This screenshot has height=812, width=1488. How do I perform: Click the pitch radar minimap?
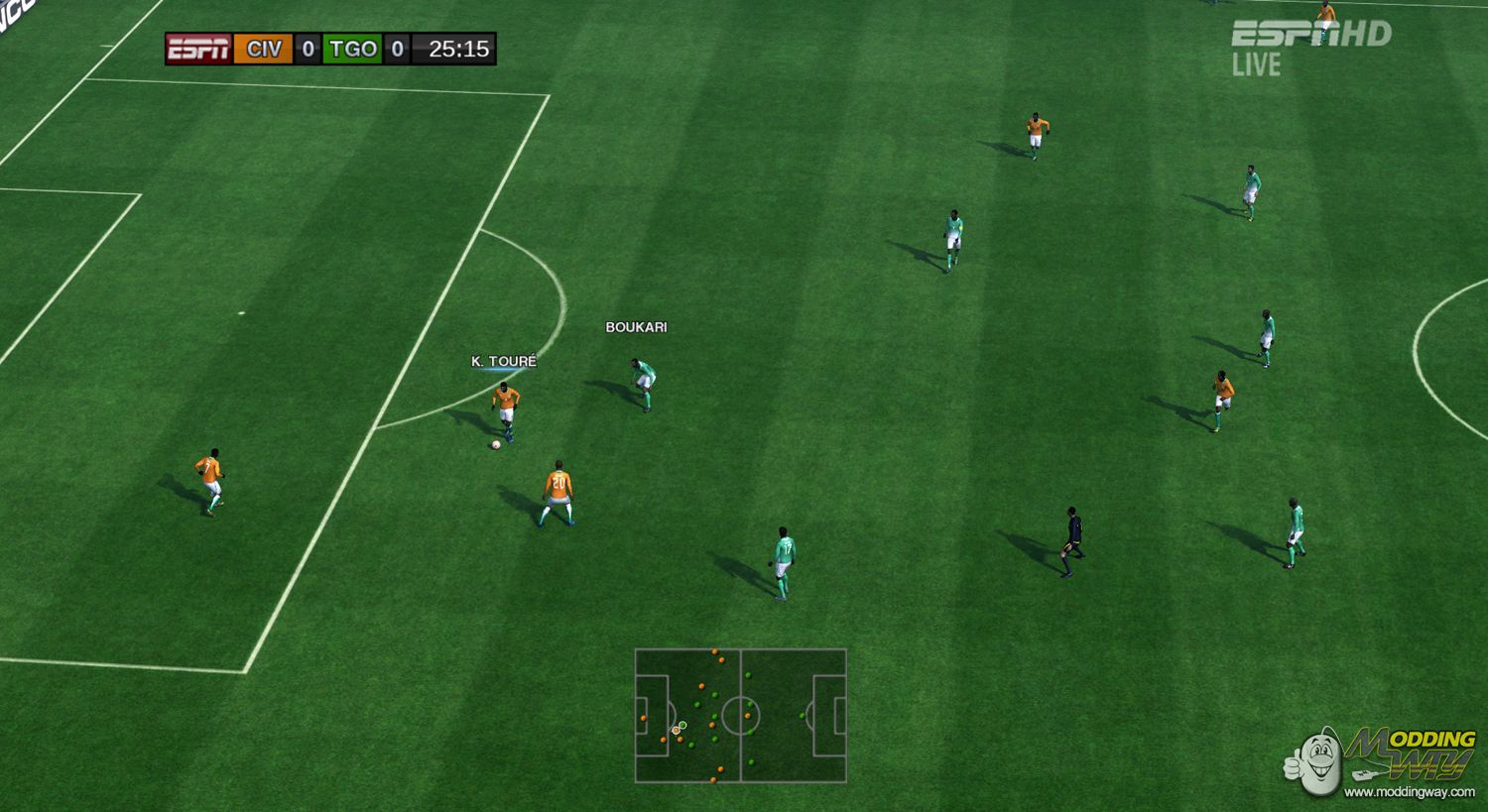pos(740,715)
